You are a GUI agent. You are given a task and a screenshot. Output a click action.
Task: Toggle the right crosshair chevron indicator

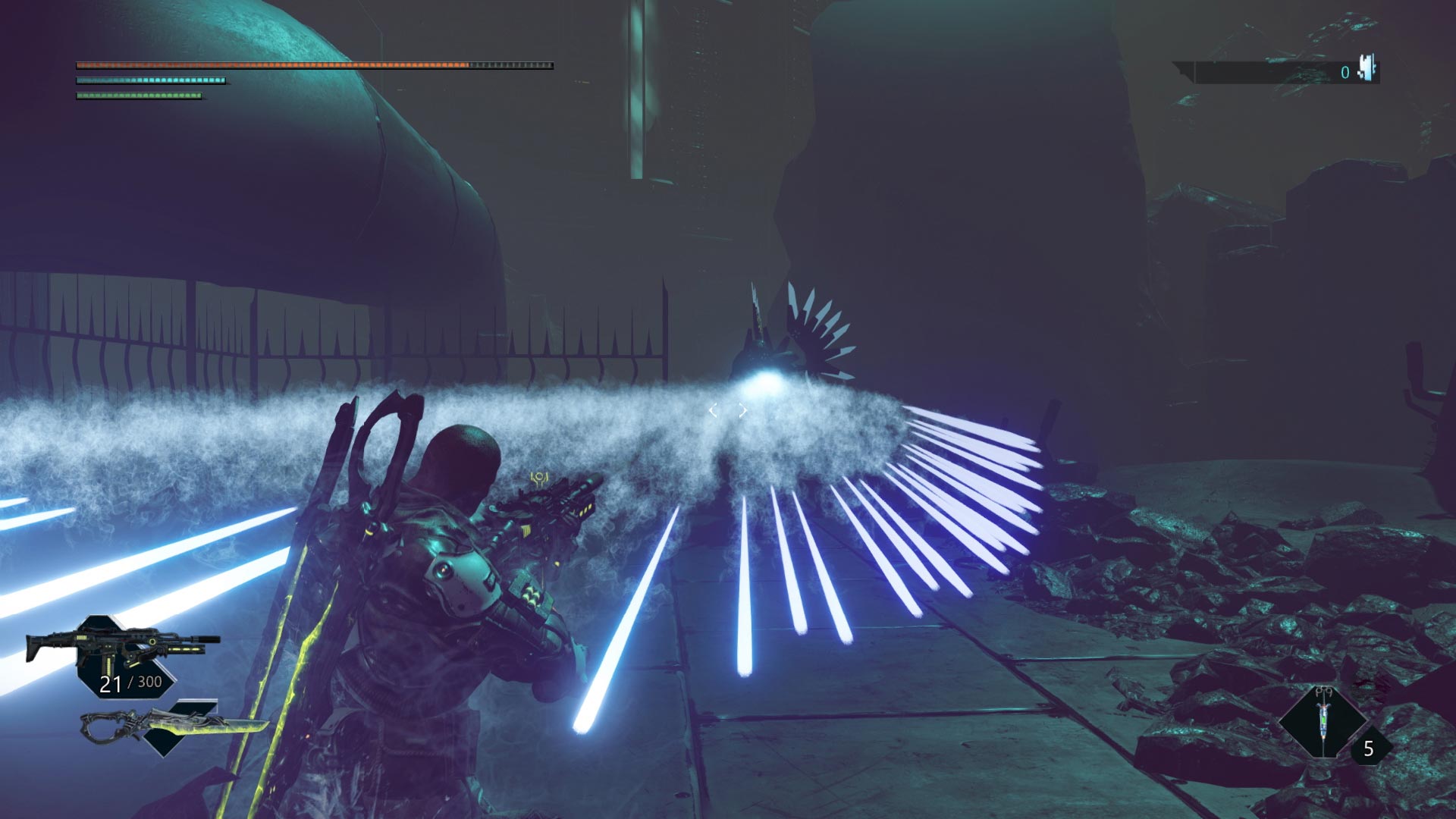coord(741,409)
